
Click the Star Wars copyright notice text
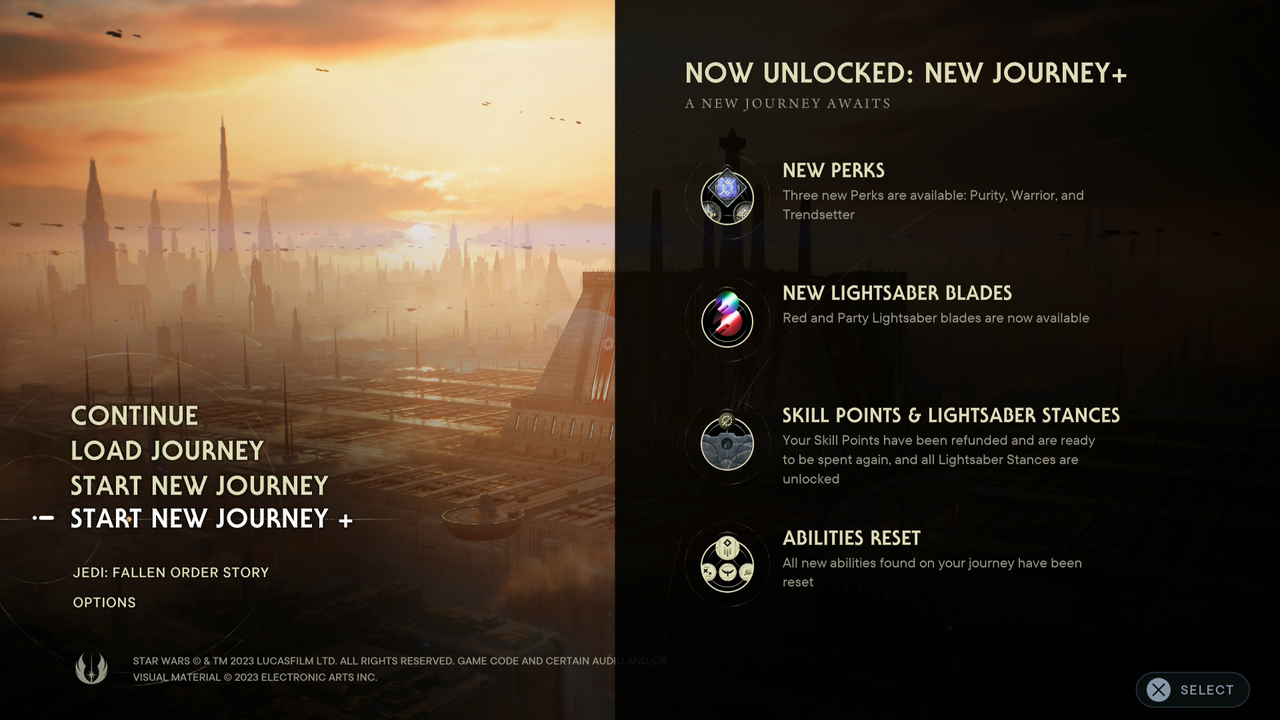click(399, 668)
